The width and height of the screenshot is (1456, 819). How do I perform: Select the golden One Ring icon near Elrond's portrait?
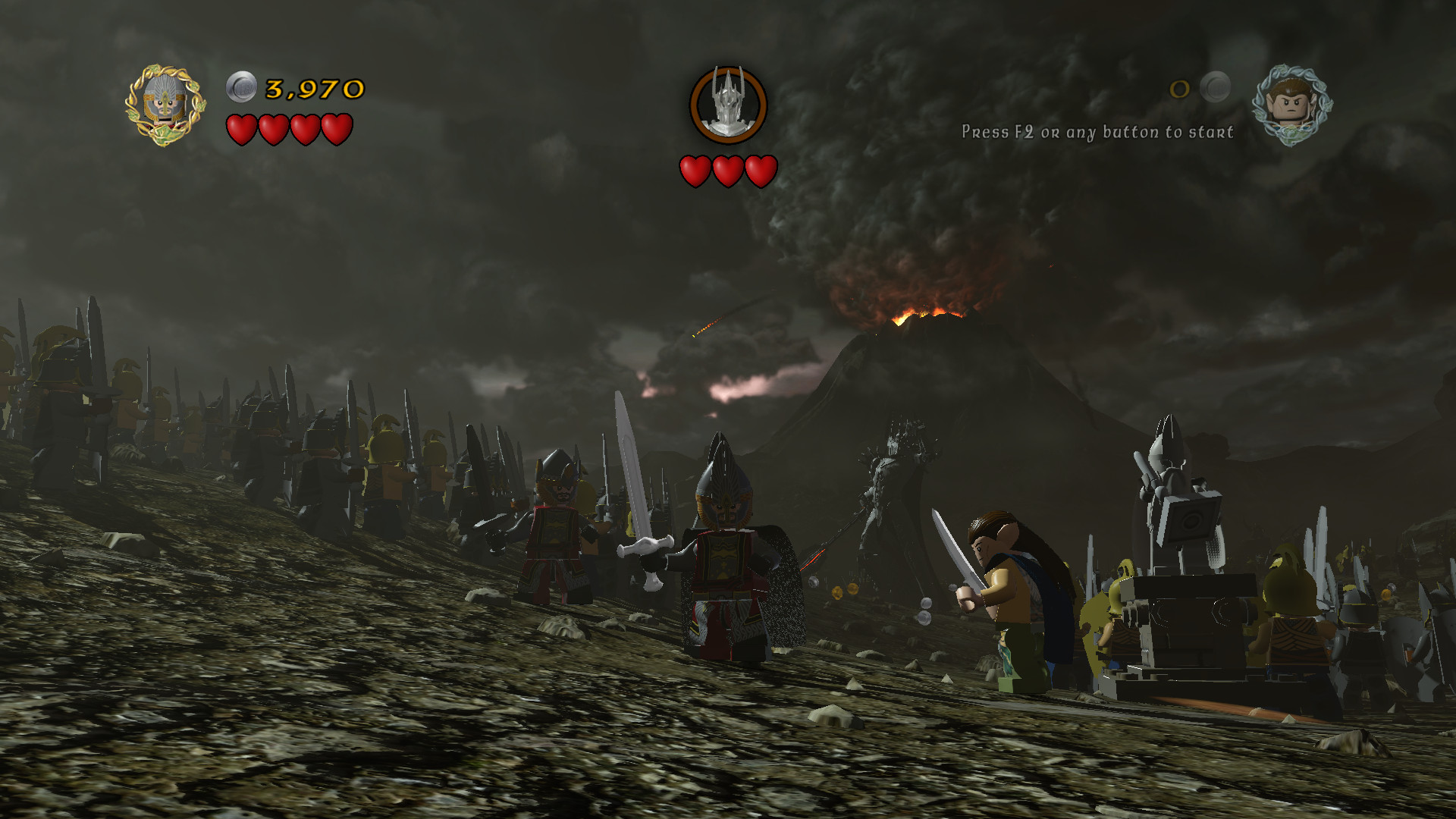click(x=1181, y=90)
